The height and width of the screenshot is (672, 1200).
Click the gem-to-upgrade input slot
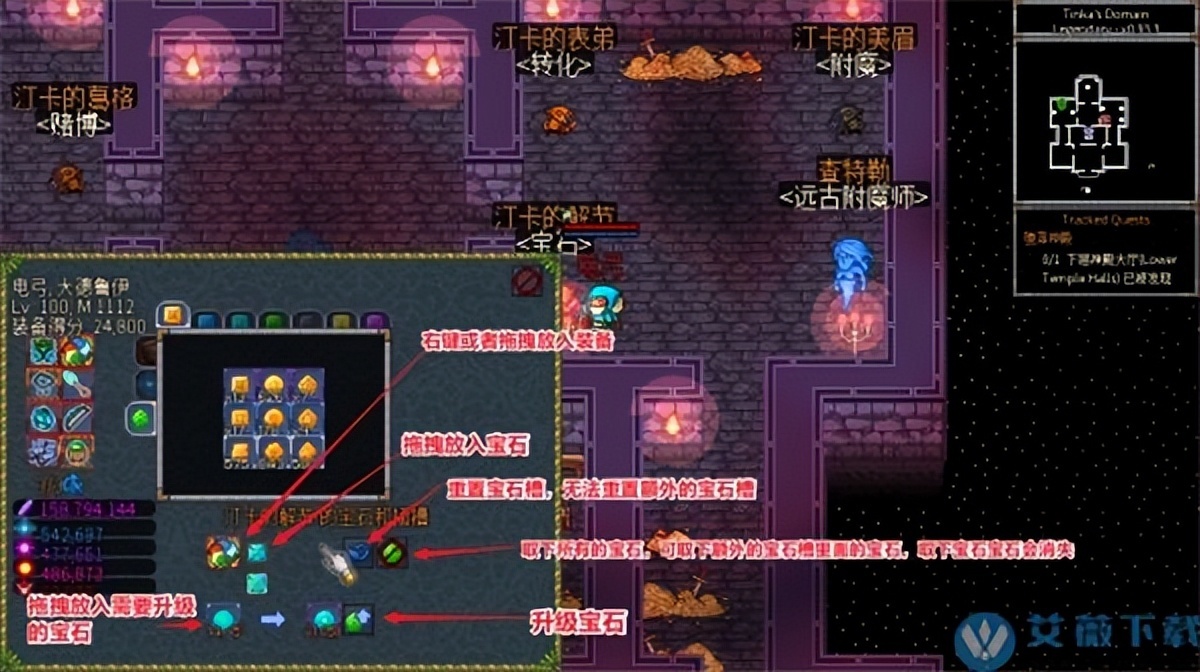pyautogui.click(x=222, y=619)
